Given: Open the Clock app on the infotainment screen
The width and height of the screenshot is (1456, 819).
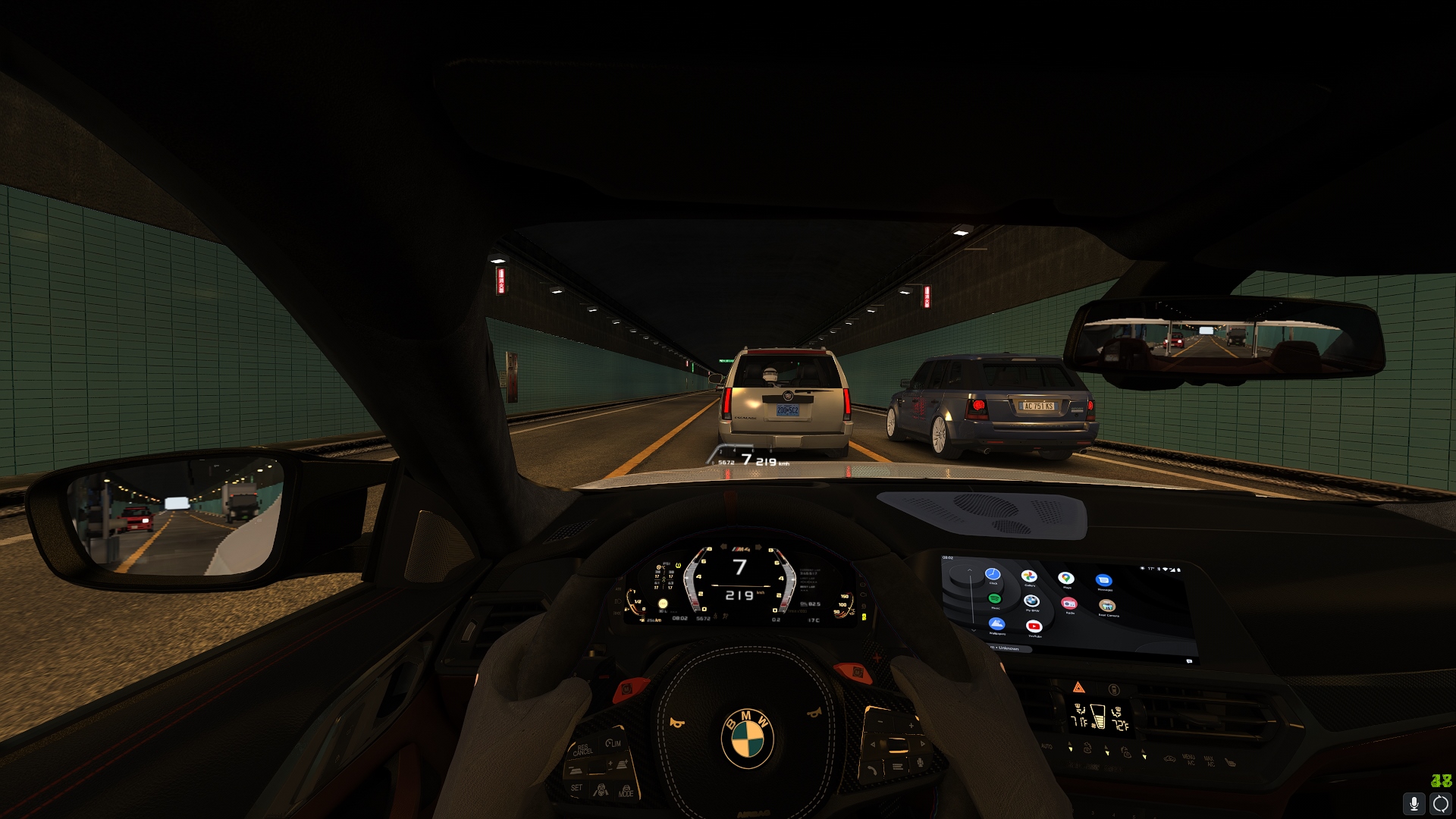Looking at the screenshot, I should (993, 575).
